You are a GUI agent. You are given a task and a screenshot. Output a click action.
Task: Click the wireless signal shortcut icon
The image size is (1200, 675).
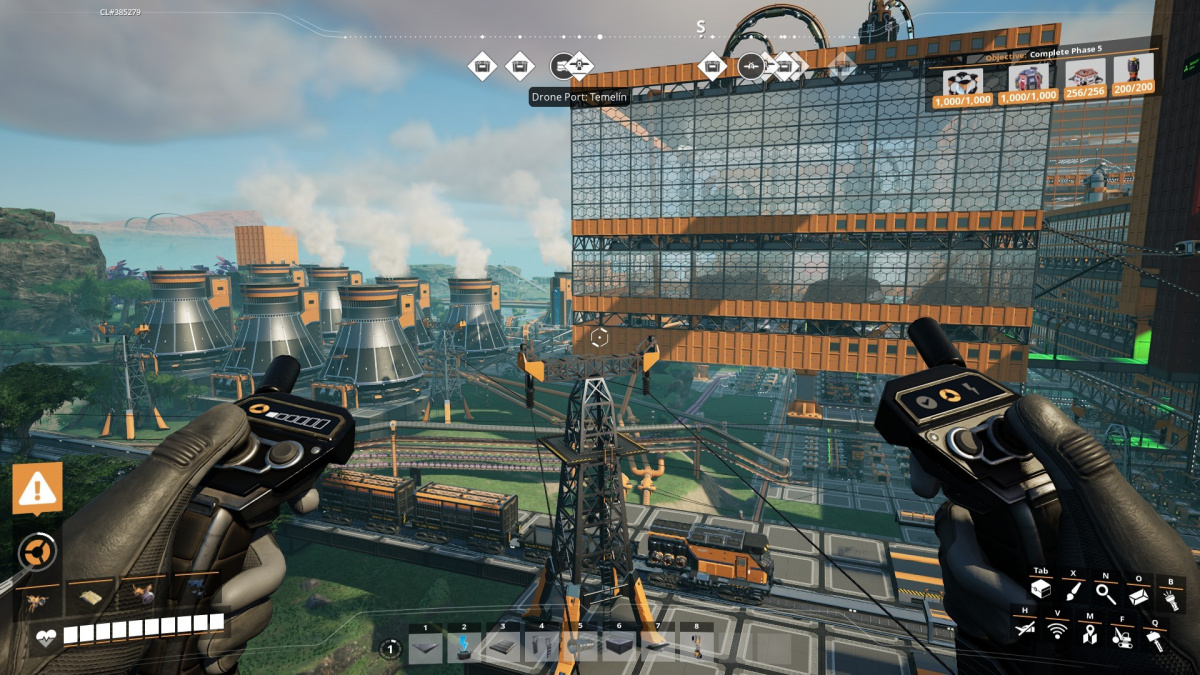(x=1057, y=629)
